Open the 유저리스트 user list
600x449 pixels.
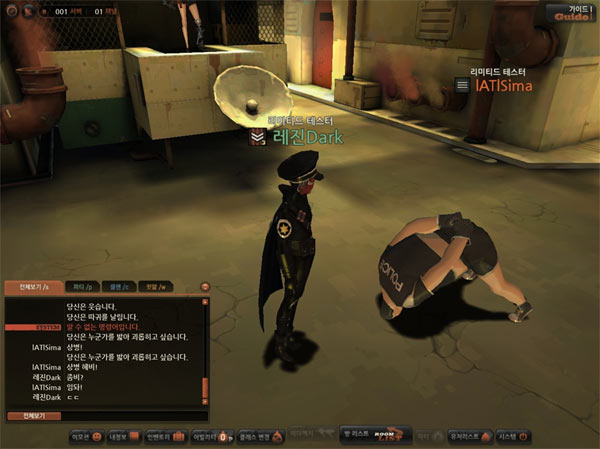pos(468,437)
